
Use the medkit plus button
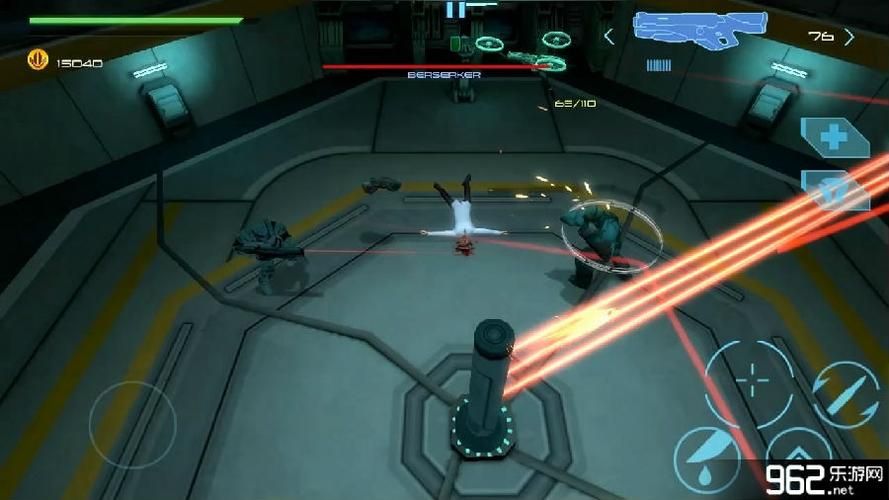pyautogui.click(x=832, y=135)
